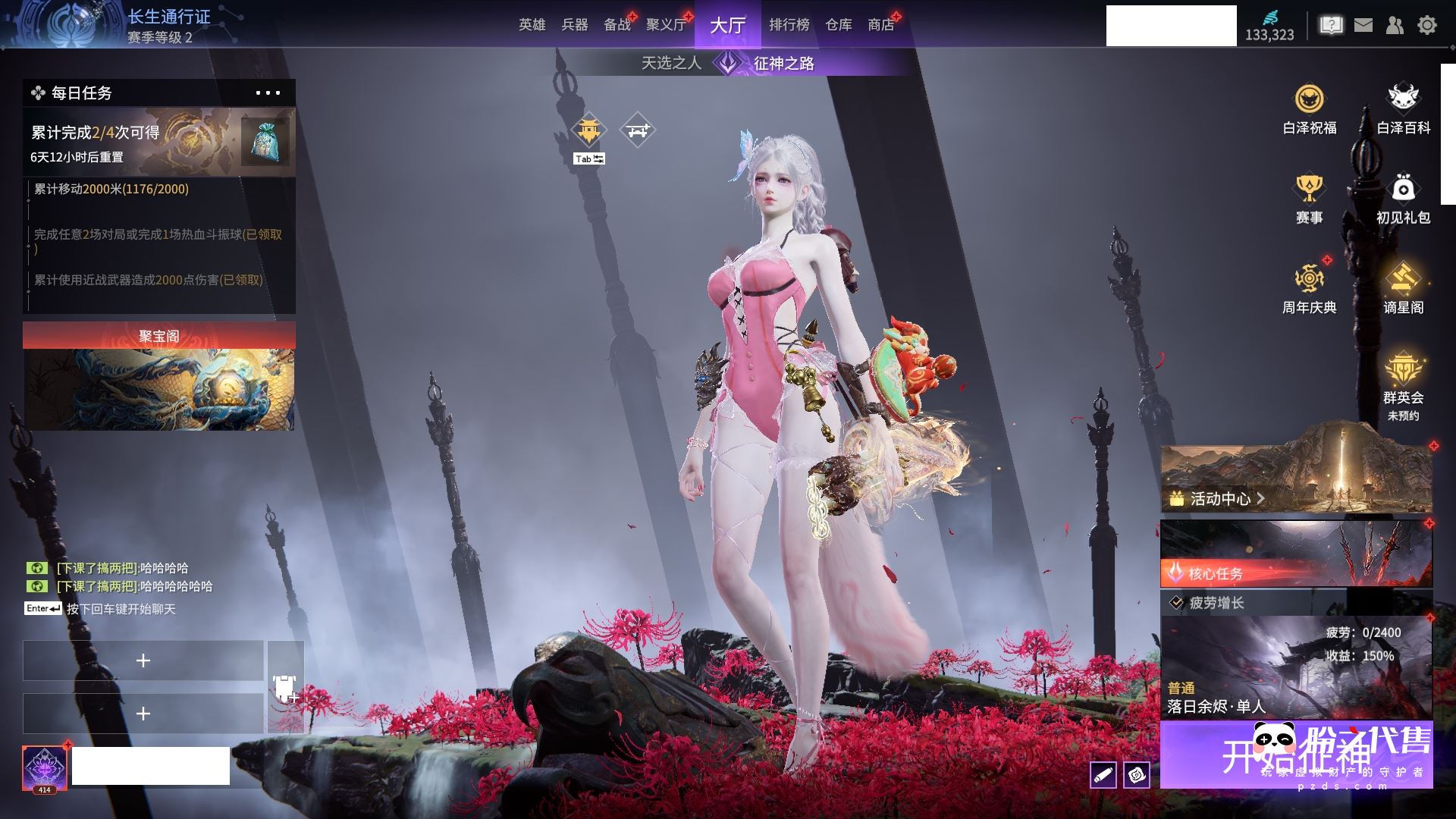Open the 周年庆典 anniversary event

pyautogui.click(x=1309, y=288)
